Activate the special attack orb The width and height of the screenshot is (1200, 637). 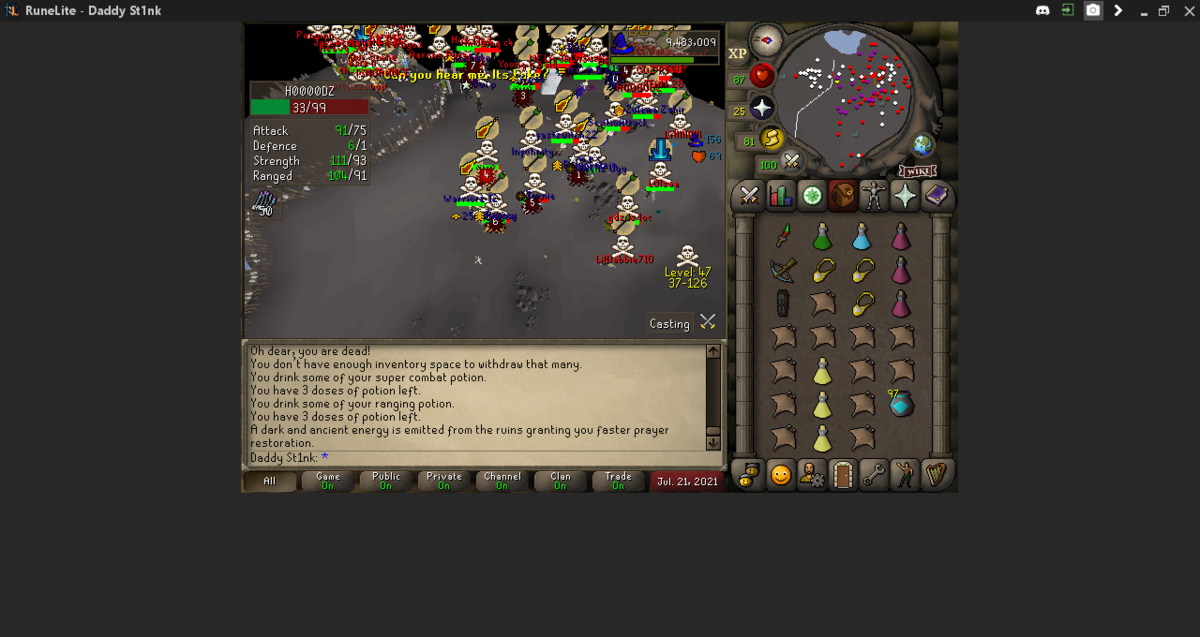(792, 160)
